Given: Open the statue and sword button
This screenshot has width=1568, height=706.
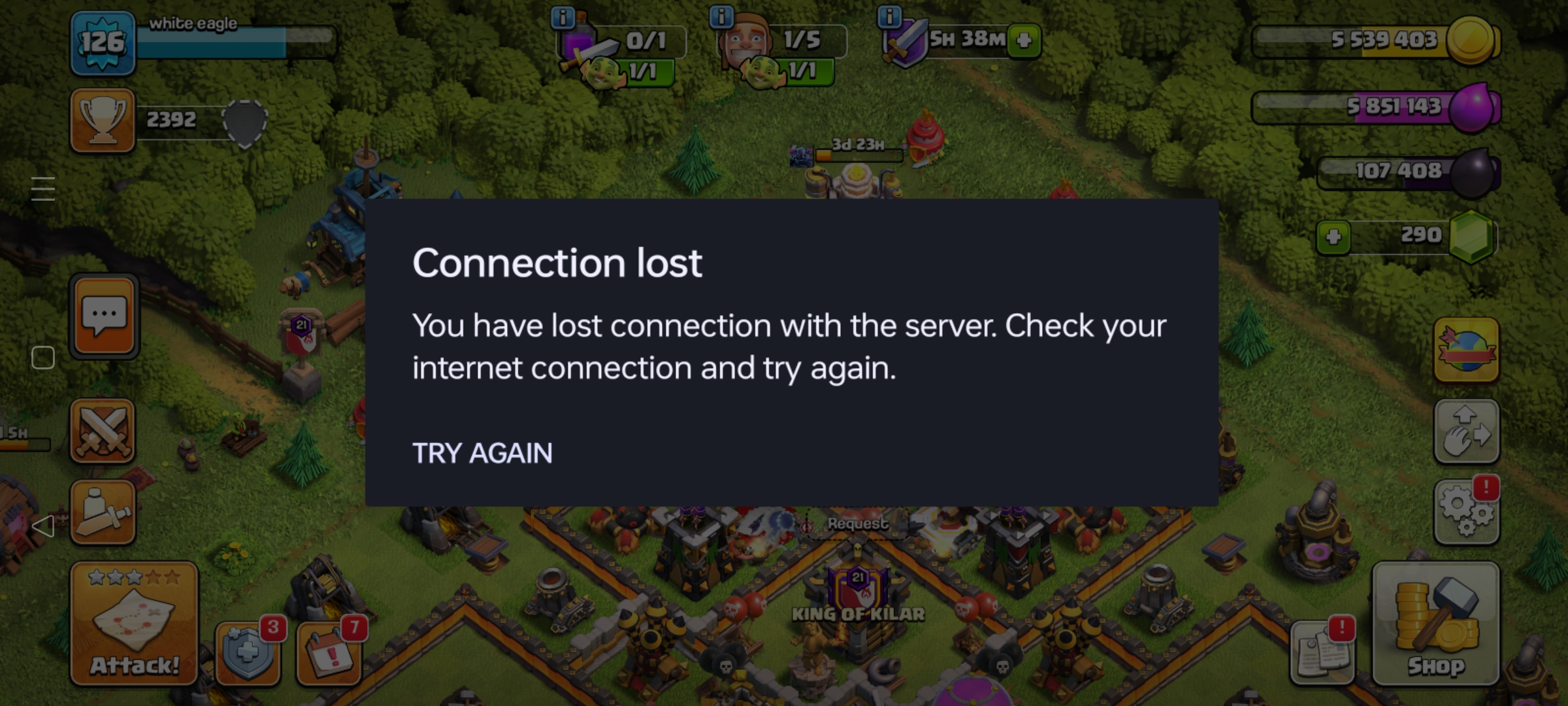Looking at the screenshot, I should coord(103,513).
